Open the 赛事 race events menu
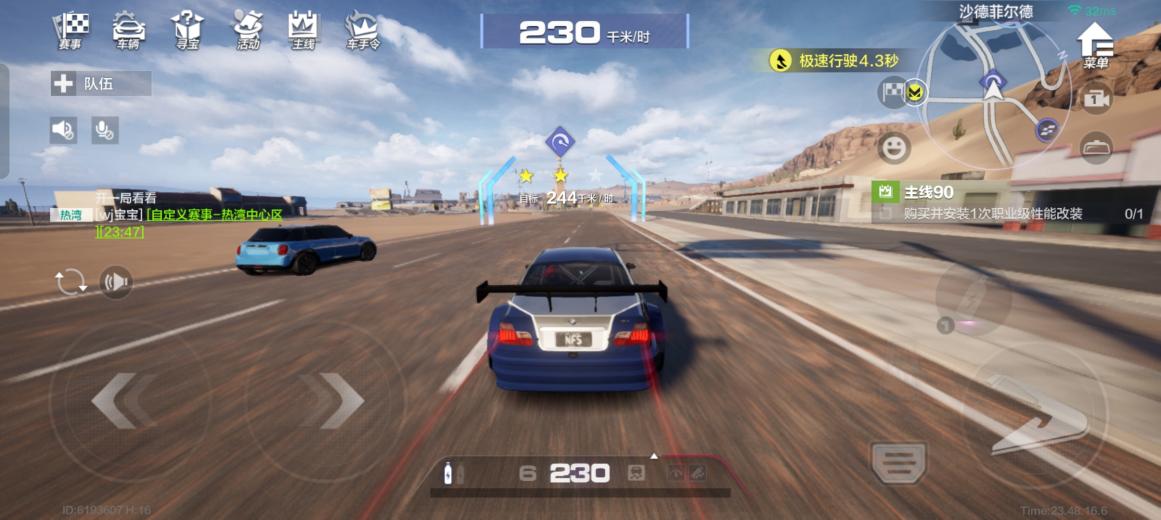The image size is (1161, 520). coord(71,30)
